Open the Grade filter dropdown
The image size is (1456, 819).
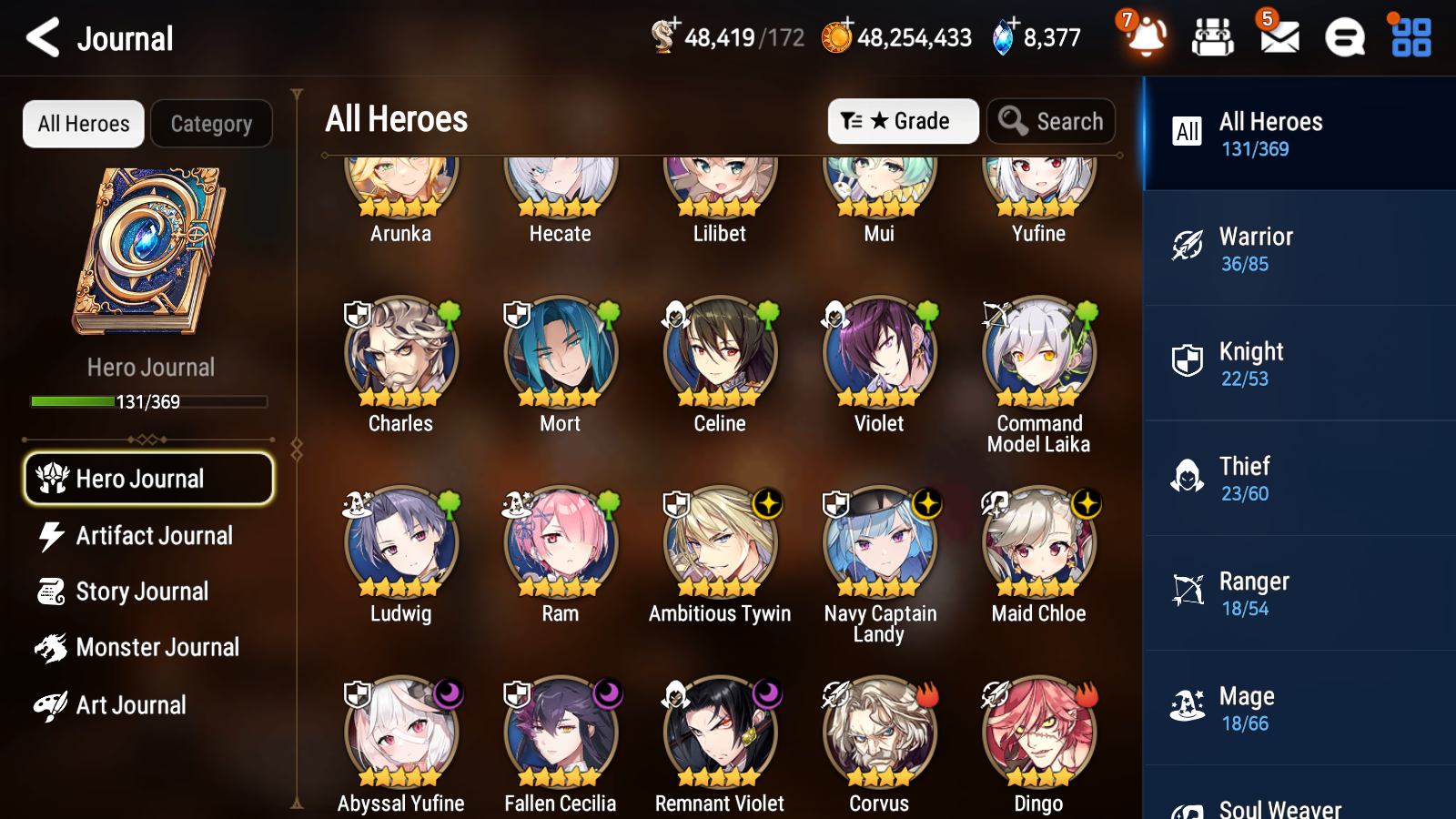pyautogui.click(x=903, y=121)
